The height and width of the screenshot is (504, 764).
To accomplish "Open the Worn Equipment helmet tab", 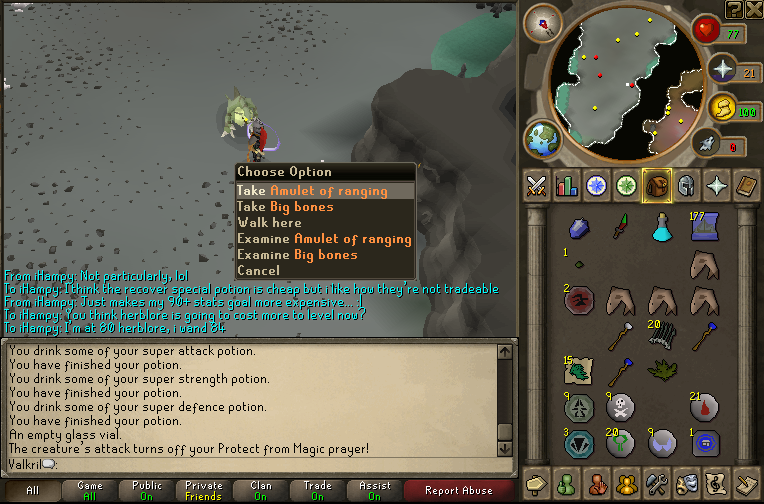I will pyautogui.click(x=687, y=185).
